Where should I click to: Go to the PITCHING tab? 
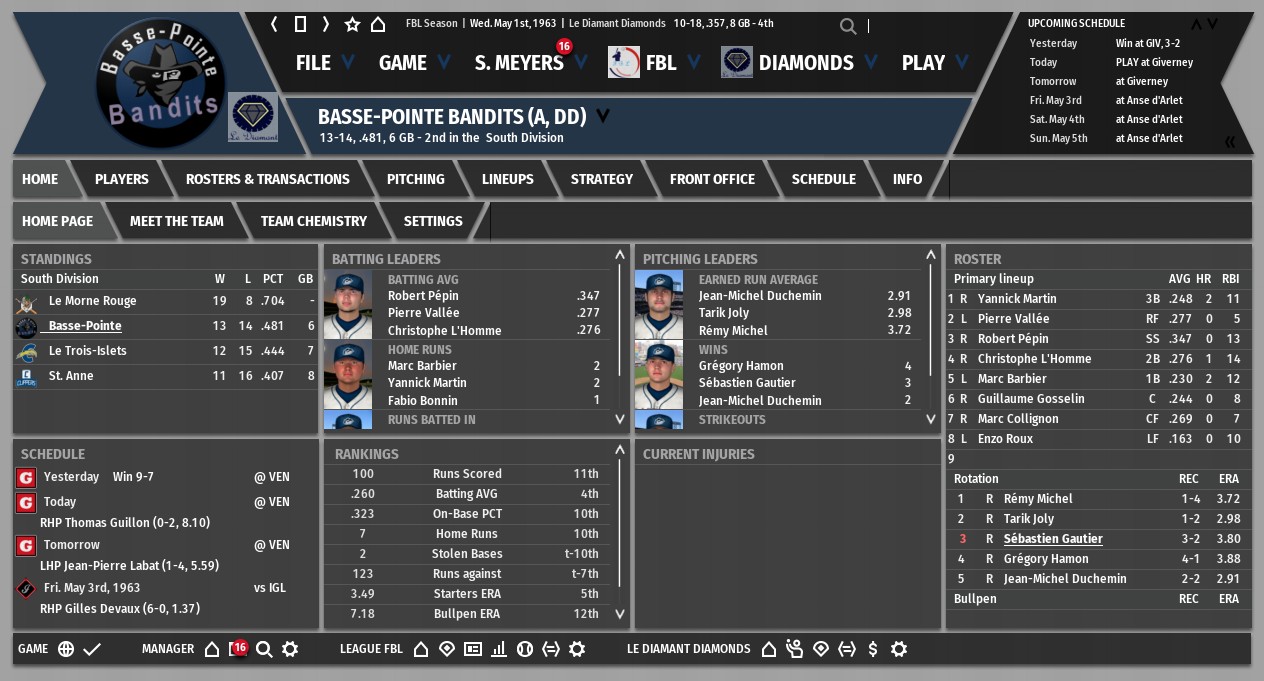point(415,179)
